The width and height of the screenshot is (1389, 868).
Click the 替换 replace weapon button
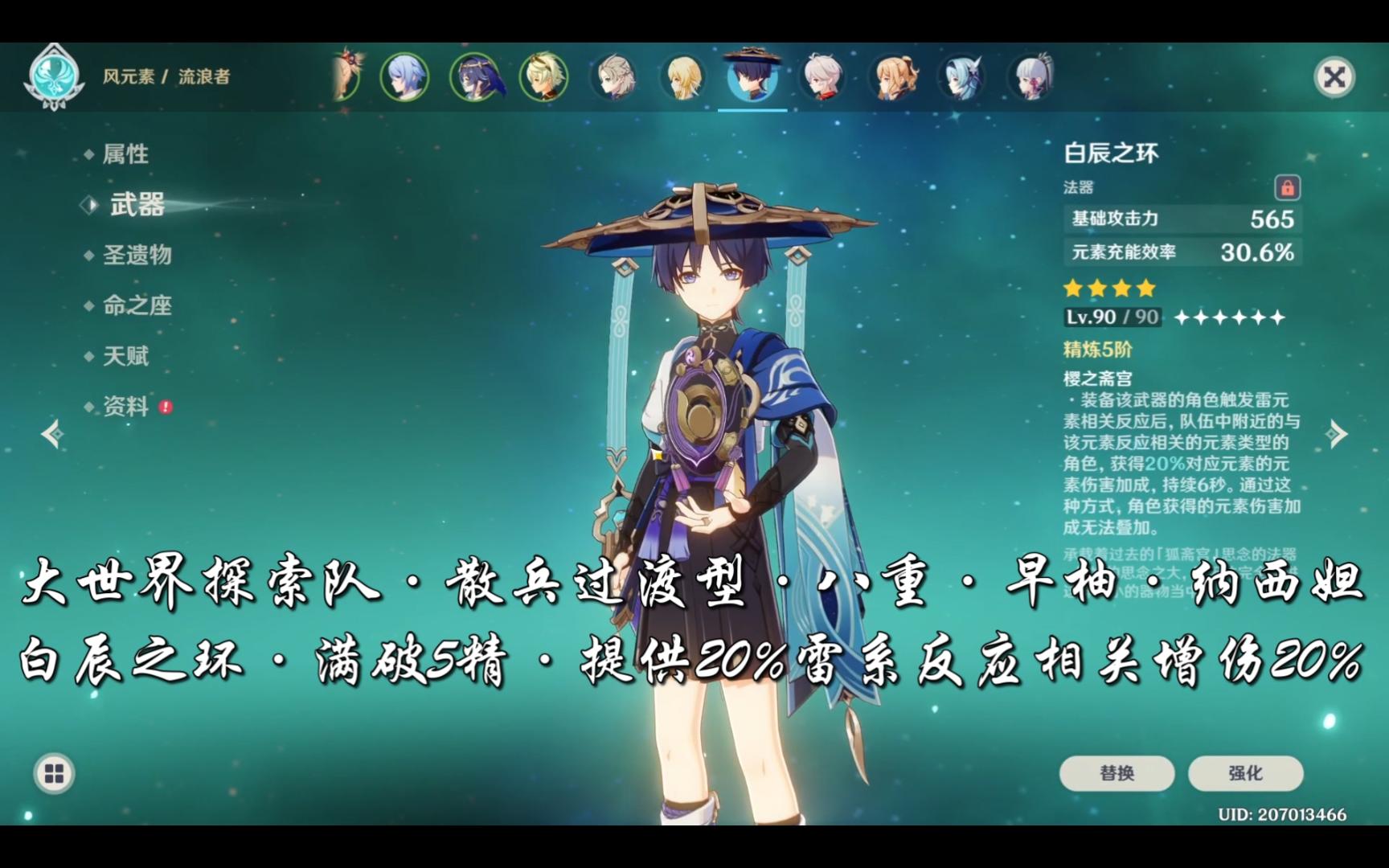1116,772
